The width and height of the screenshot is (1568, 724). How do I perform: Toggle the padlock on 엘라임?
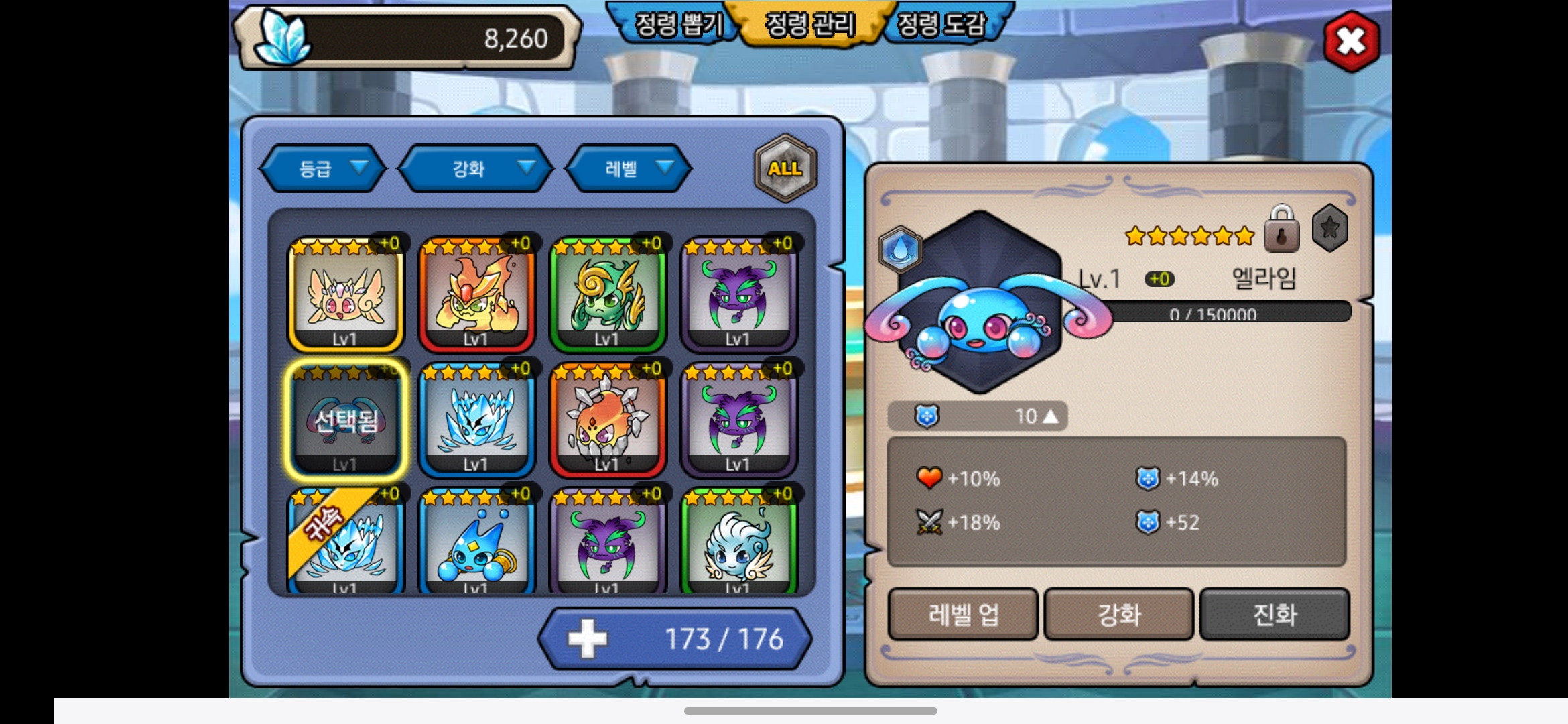1281,230
